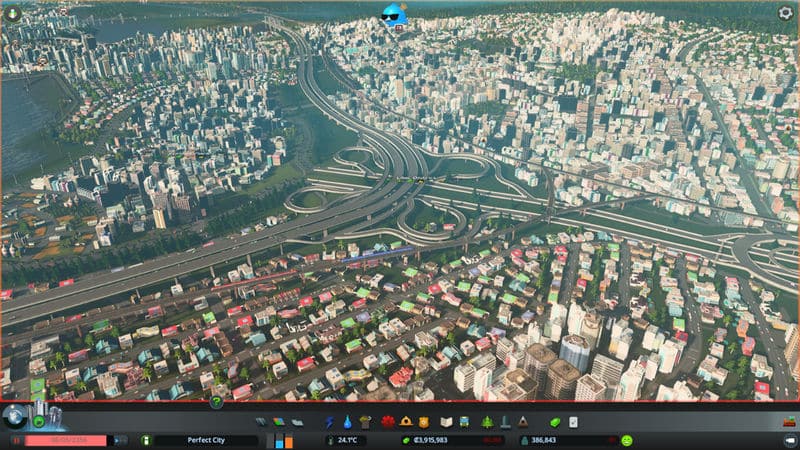Select the Electricity lightning bolt menu

330,422
